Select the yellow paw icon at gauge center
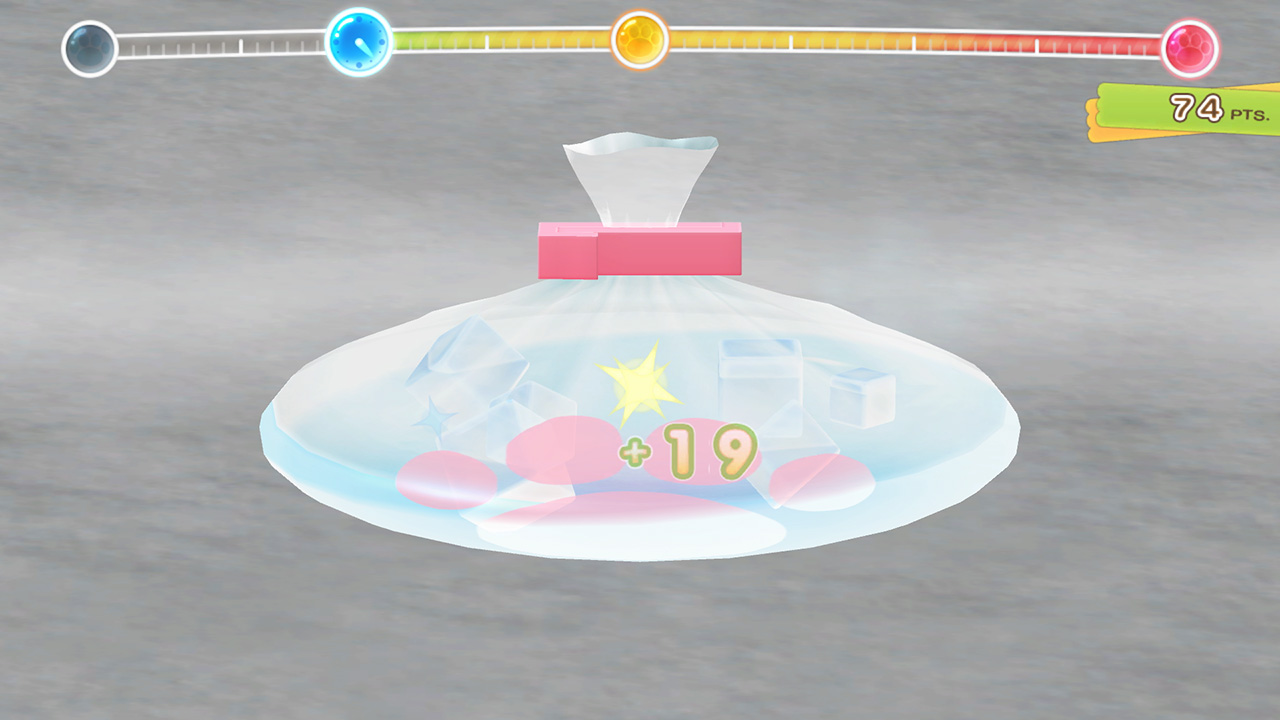1280x720 pixels. pos(639,42)
